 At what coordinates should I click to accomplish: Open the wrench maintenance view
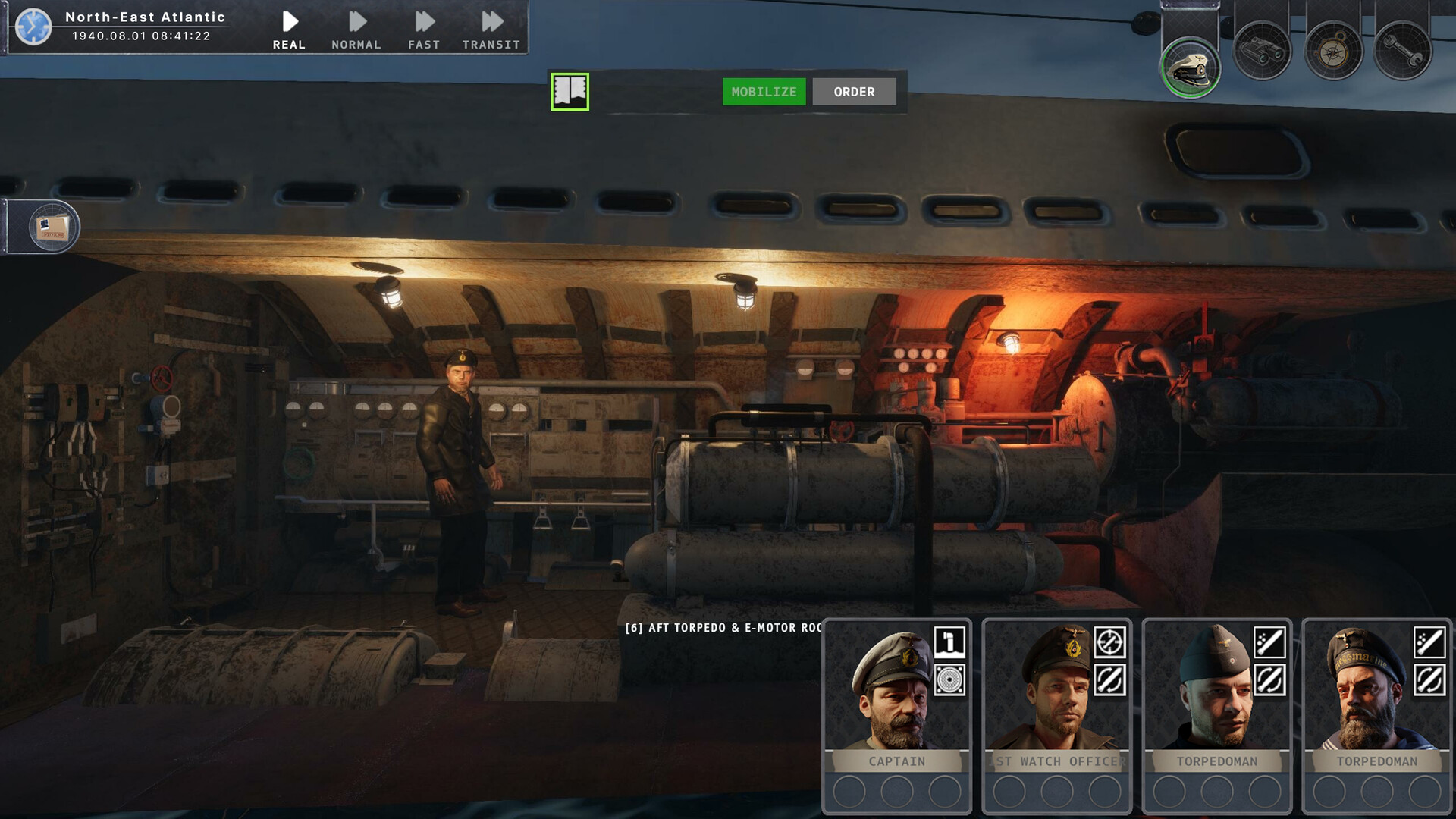[x=1403, y=52]
